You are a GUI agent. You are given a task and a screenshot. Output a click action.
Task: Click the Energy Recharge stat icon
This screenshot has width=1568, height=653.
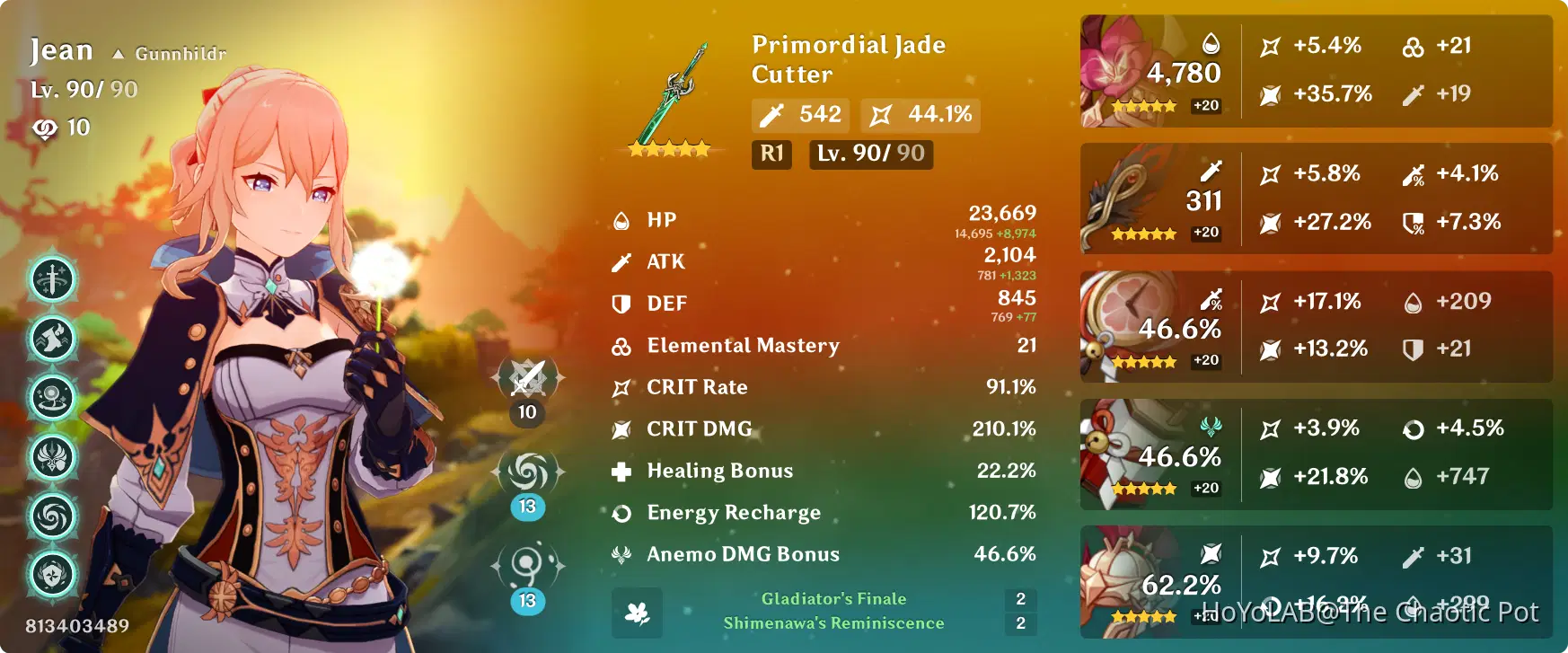click(x=621, y=513)
